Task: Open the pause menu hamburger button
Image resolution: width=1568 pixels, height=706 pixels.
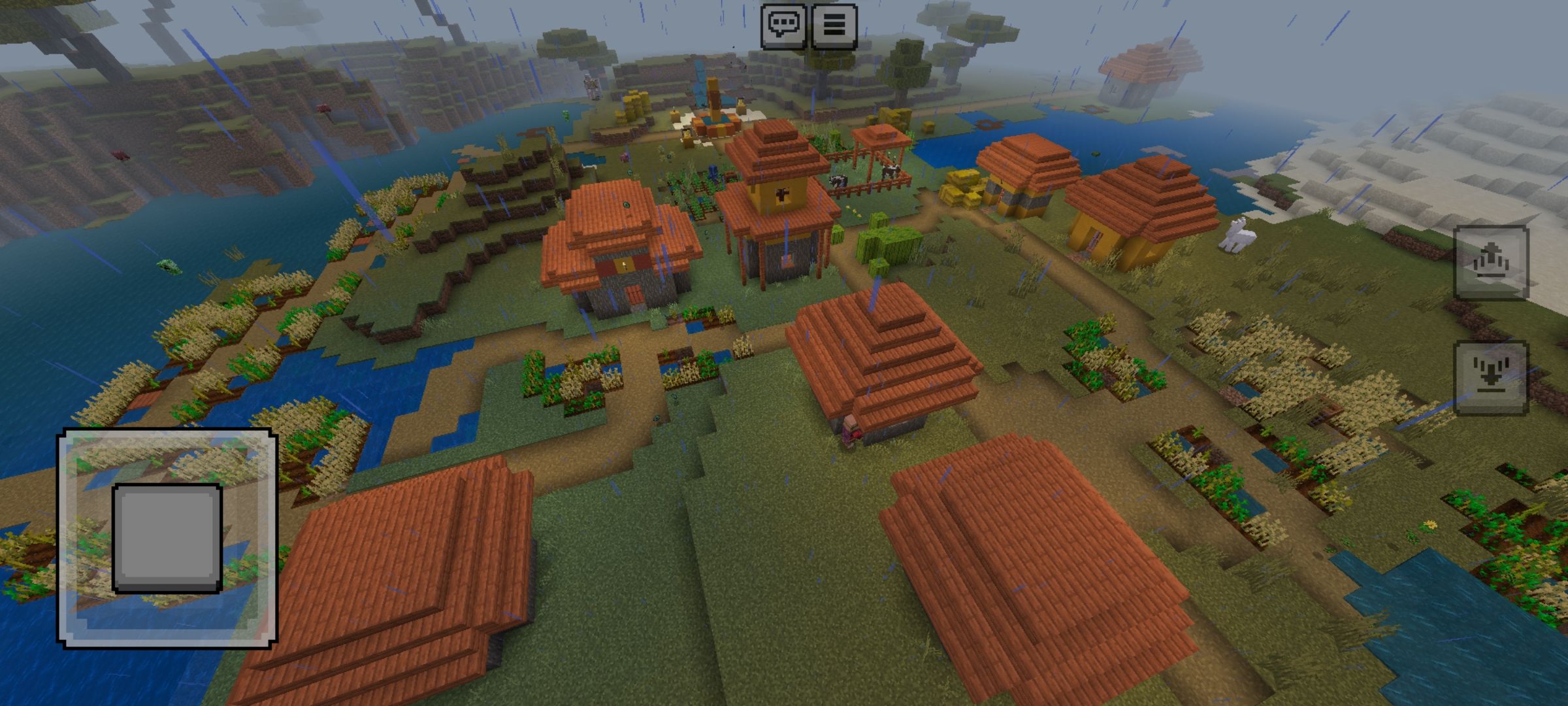Action: click(x=834, y=25)
